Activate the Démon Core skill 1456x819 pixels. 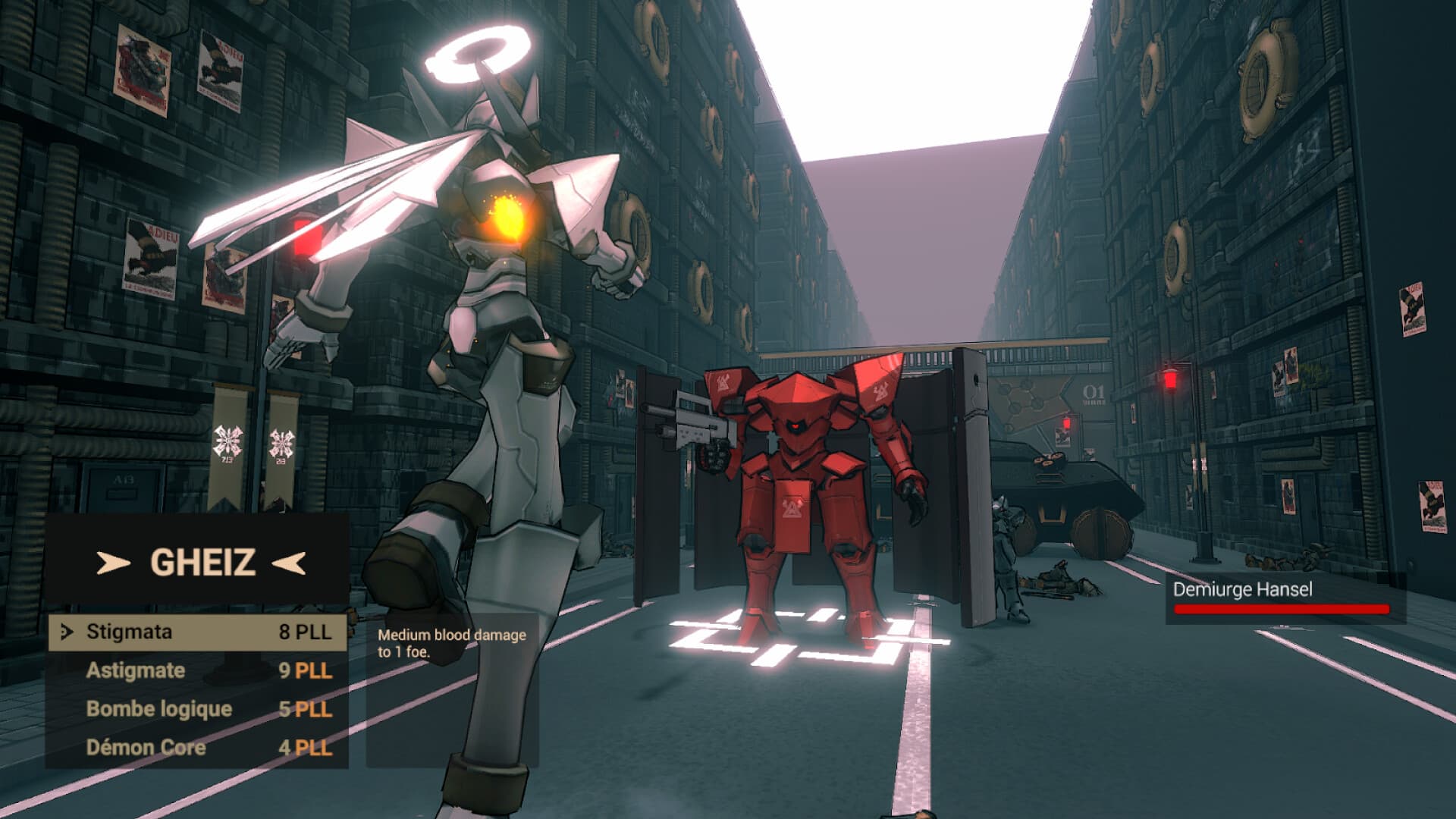(146, 748)
